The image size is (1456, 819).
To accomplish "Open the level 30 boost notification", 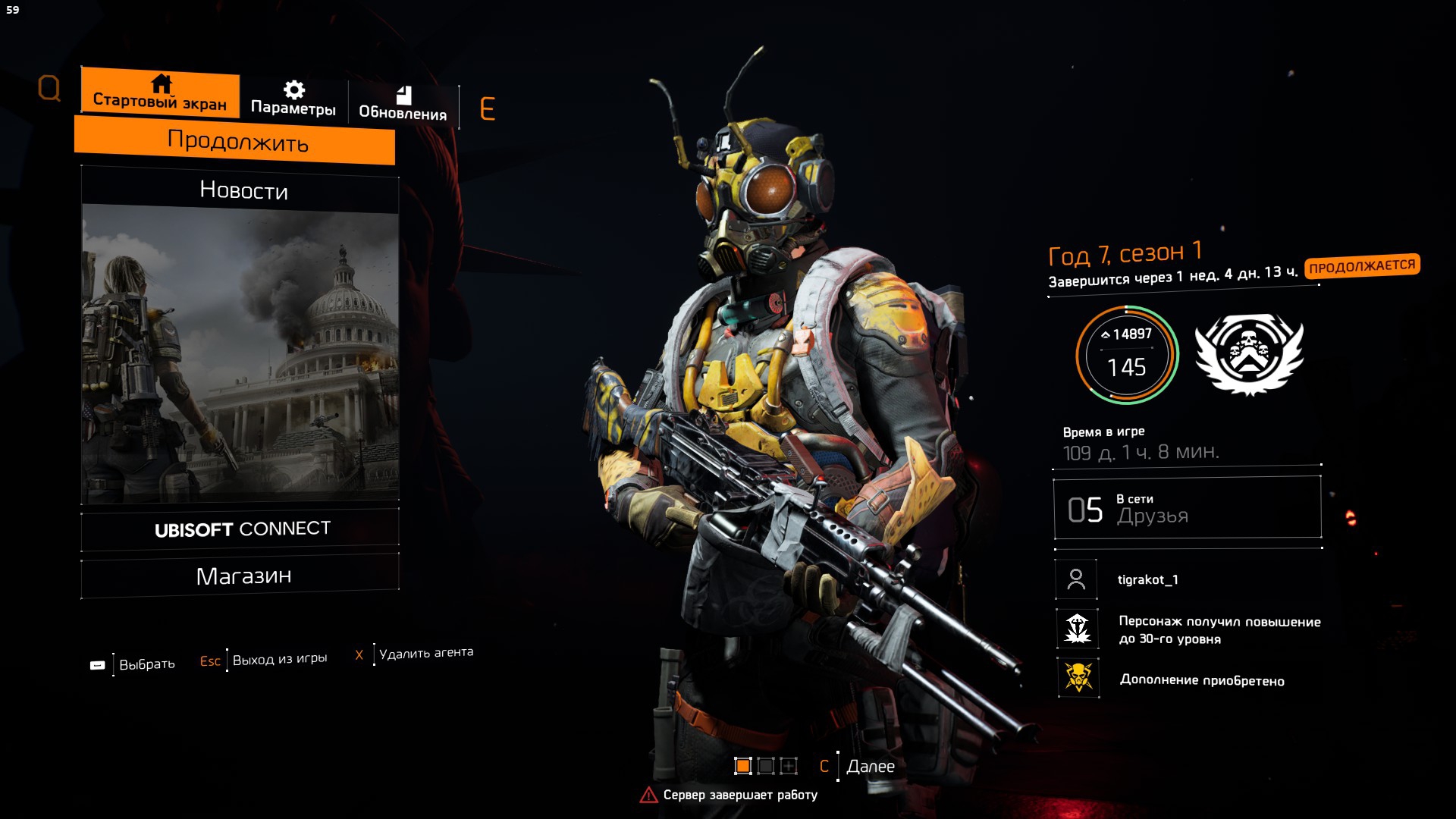I will [1217, 629].
